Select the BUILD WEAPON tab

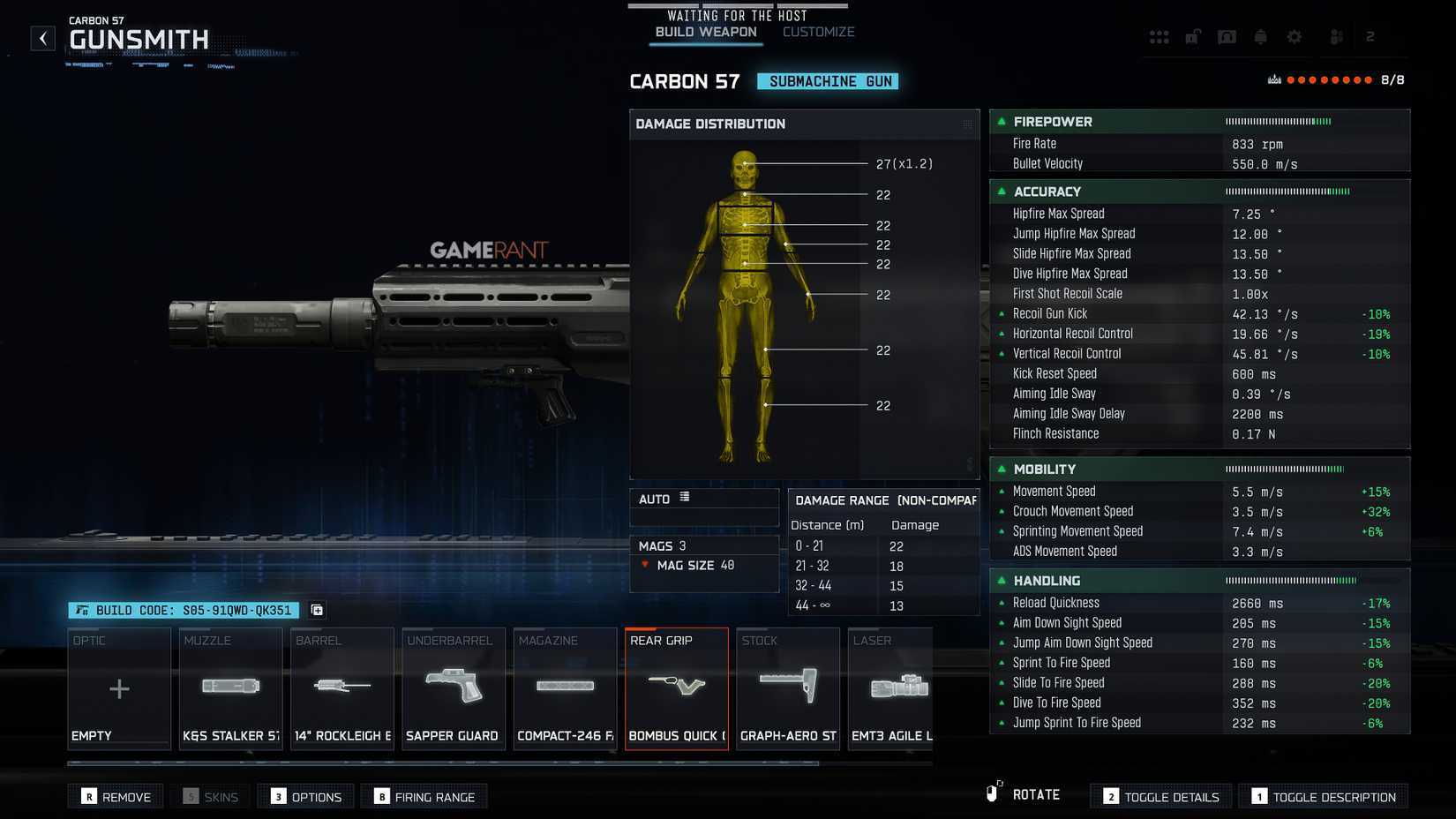(705, 31)
